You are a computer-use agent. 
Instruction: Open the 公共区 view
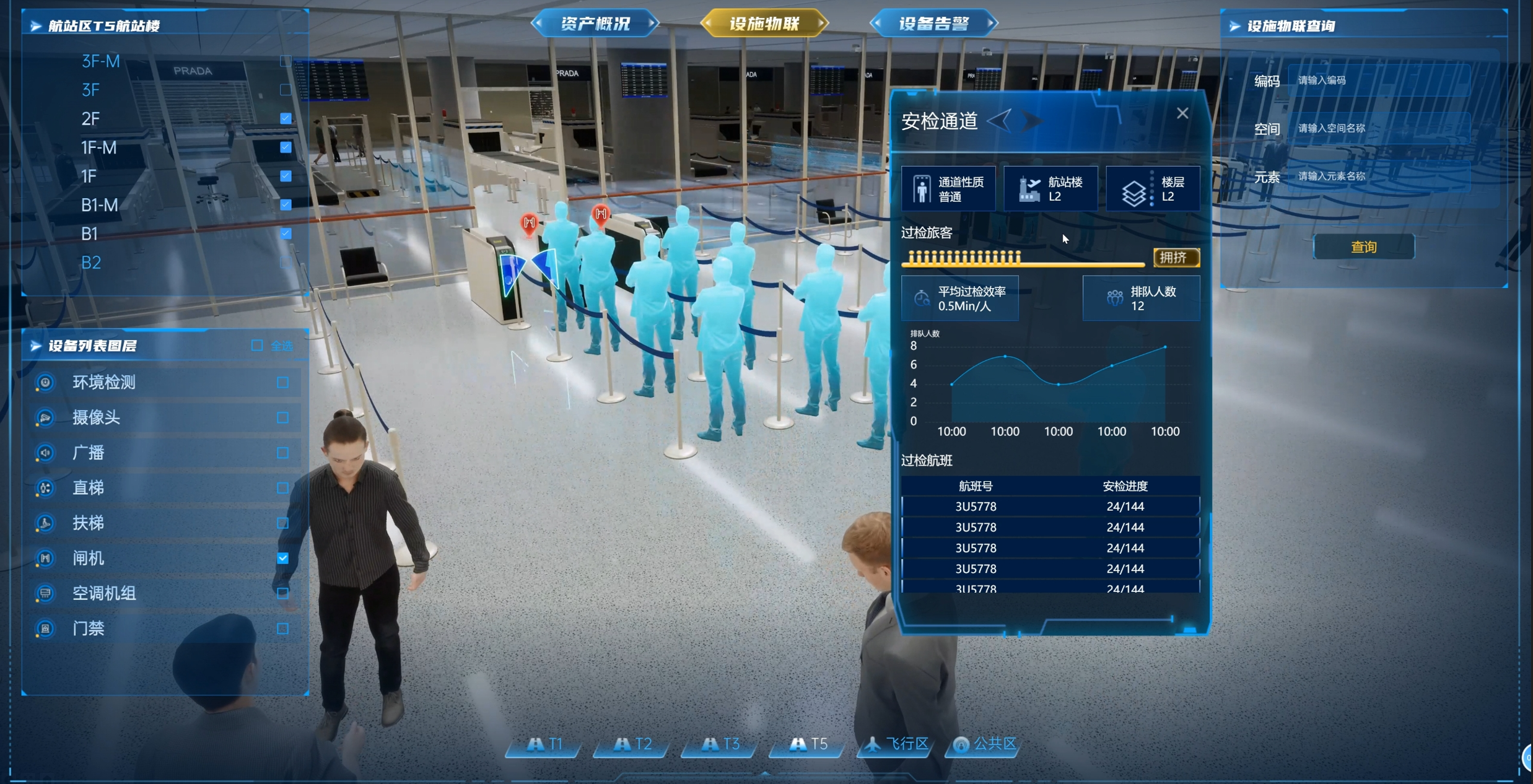[985, 744]
